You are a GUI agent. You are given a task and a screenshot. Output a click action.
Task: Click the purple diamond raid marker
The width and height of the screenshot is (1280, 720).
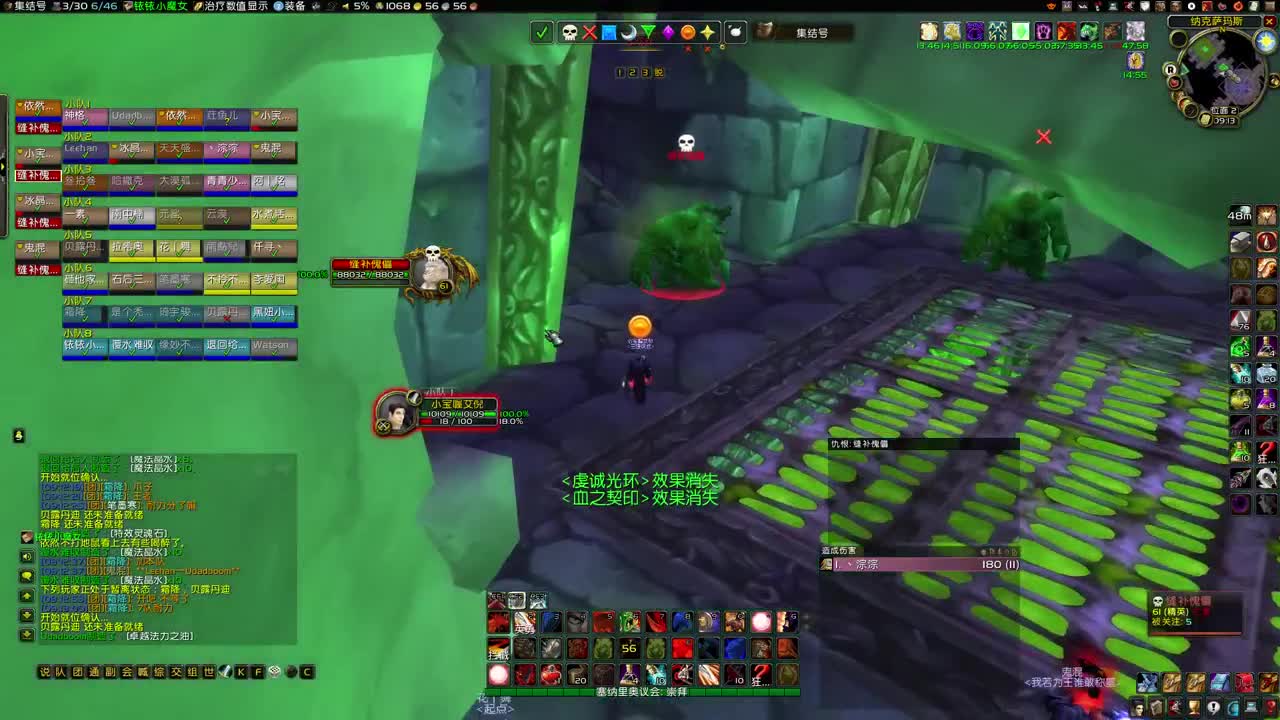(669, 32)
